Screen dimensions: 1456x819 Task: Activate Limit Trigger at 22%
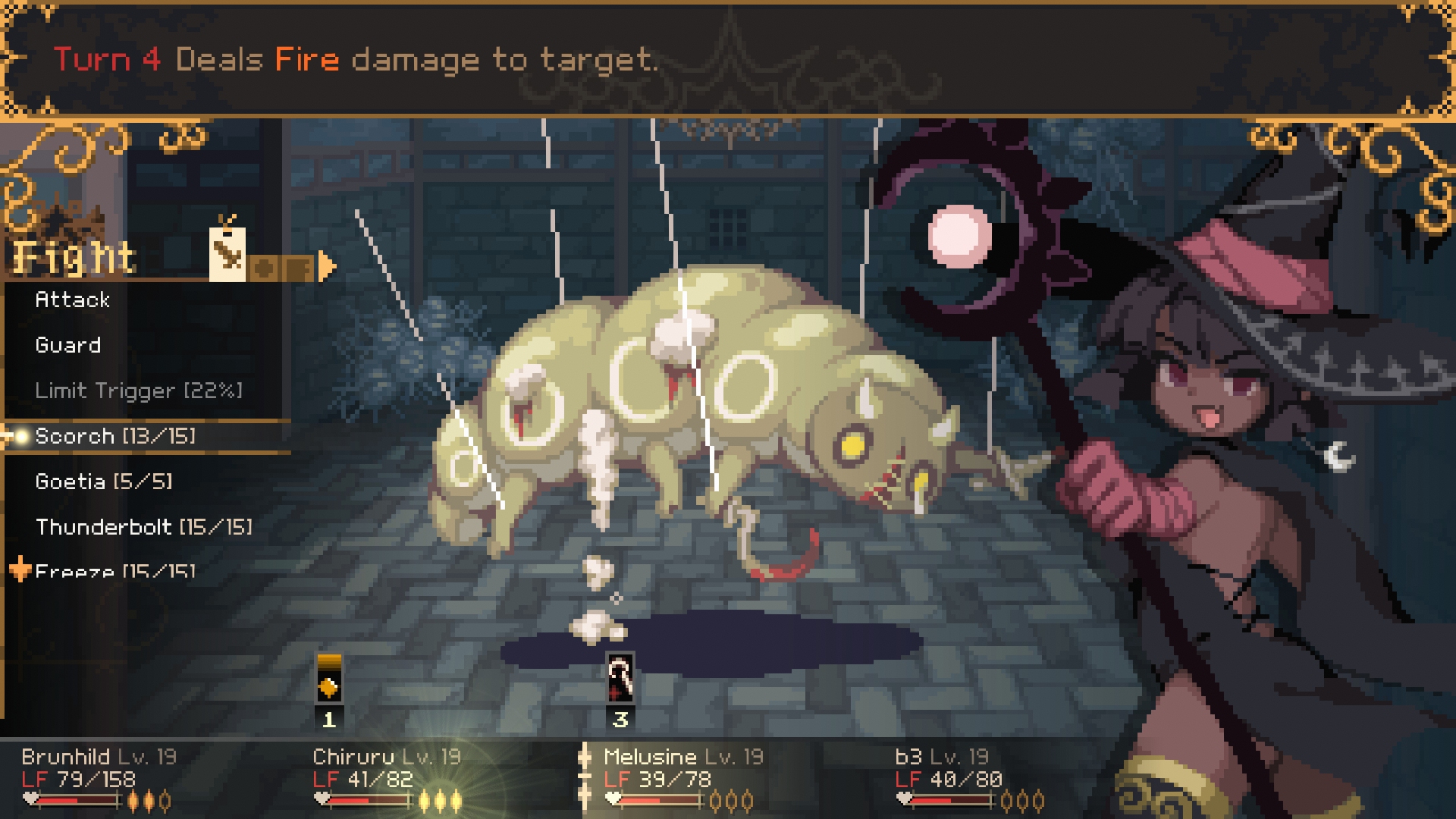point(138,391)
